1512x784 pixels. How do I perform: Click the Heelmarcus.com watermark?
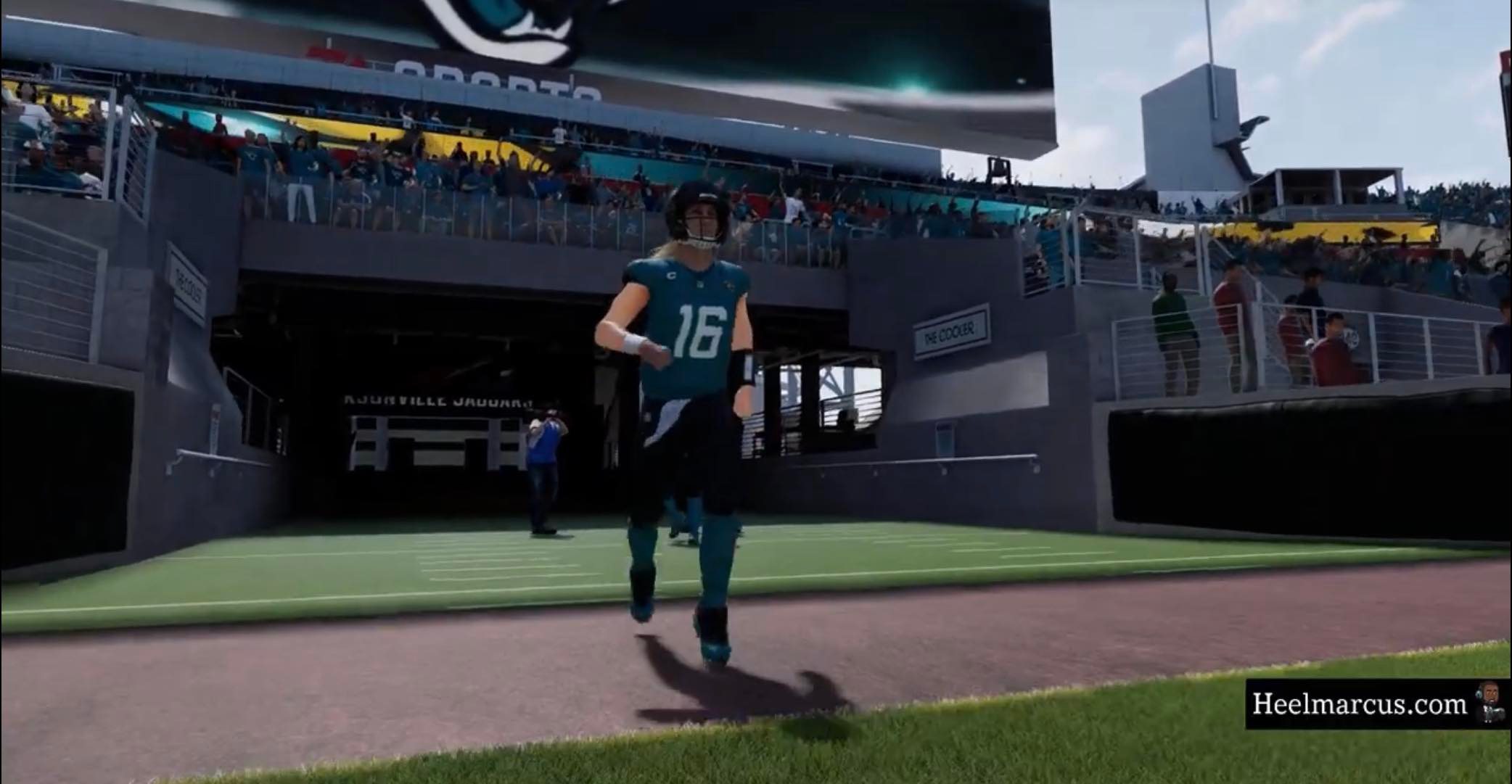(1360, 704)
